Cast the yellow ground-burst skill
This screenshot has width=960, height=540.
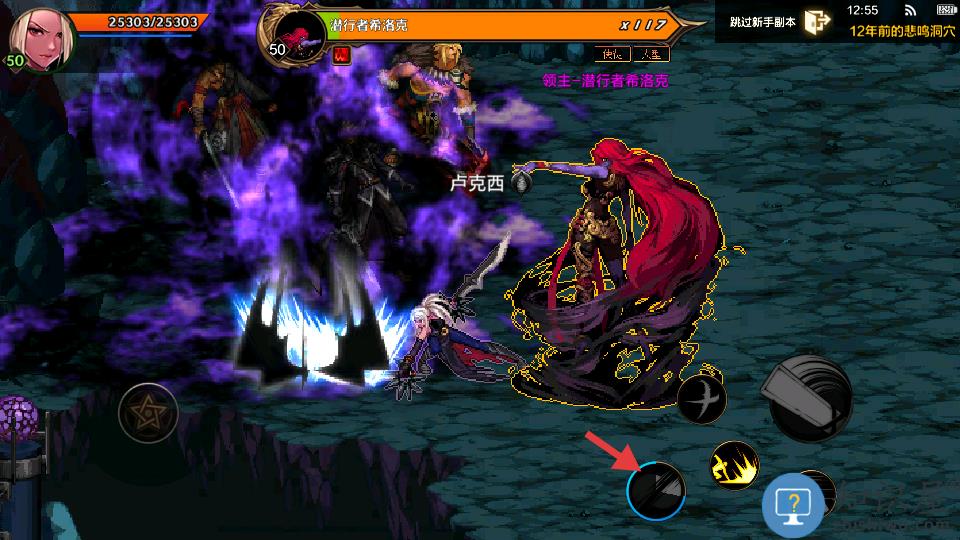point(734,465)
